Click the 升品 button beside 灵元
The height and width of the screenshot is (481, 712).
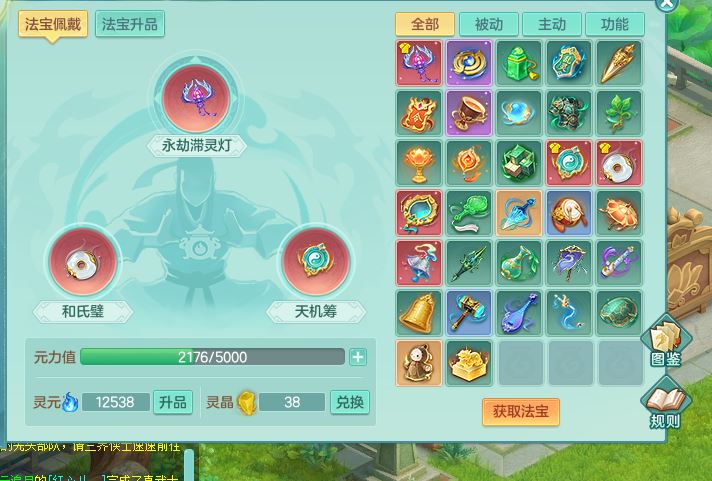(x=172, y=403)
